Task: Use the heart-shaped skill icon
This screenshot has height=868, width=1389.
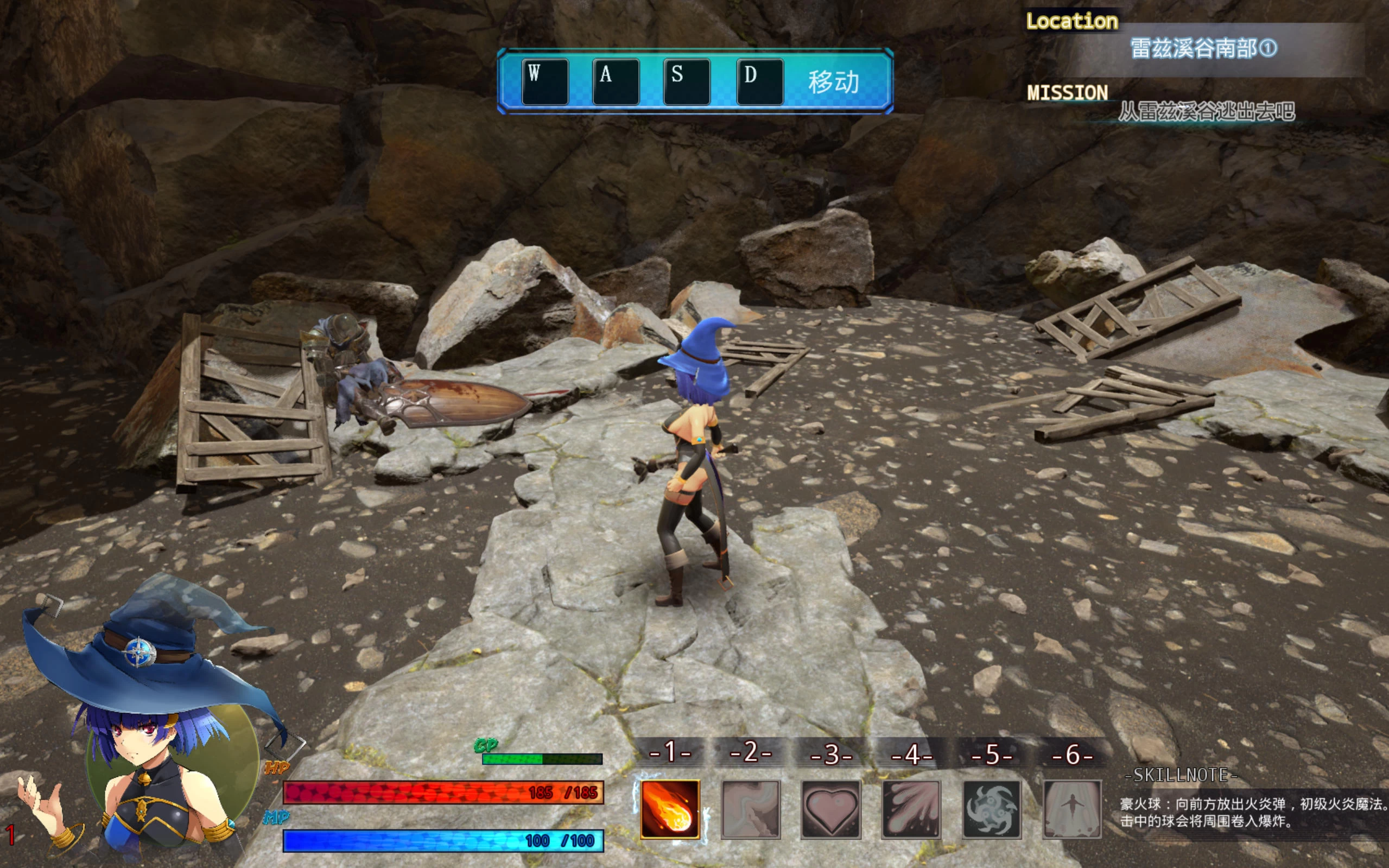Action: pyautogui.click(x=830, y=809)
